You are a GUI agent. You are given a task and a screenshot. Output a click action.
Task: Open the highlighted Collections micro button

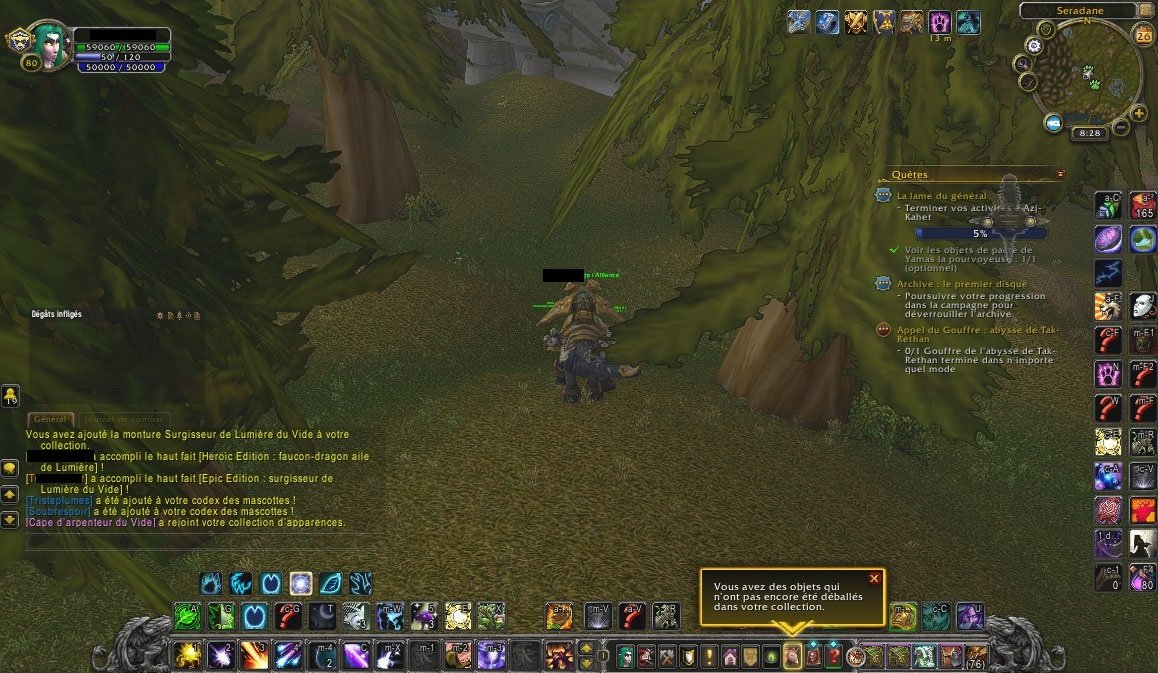point(792,657)
